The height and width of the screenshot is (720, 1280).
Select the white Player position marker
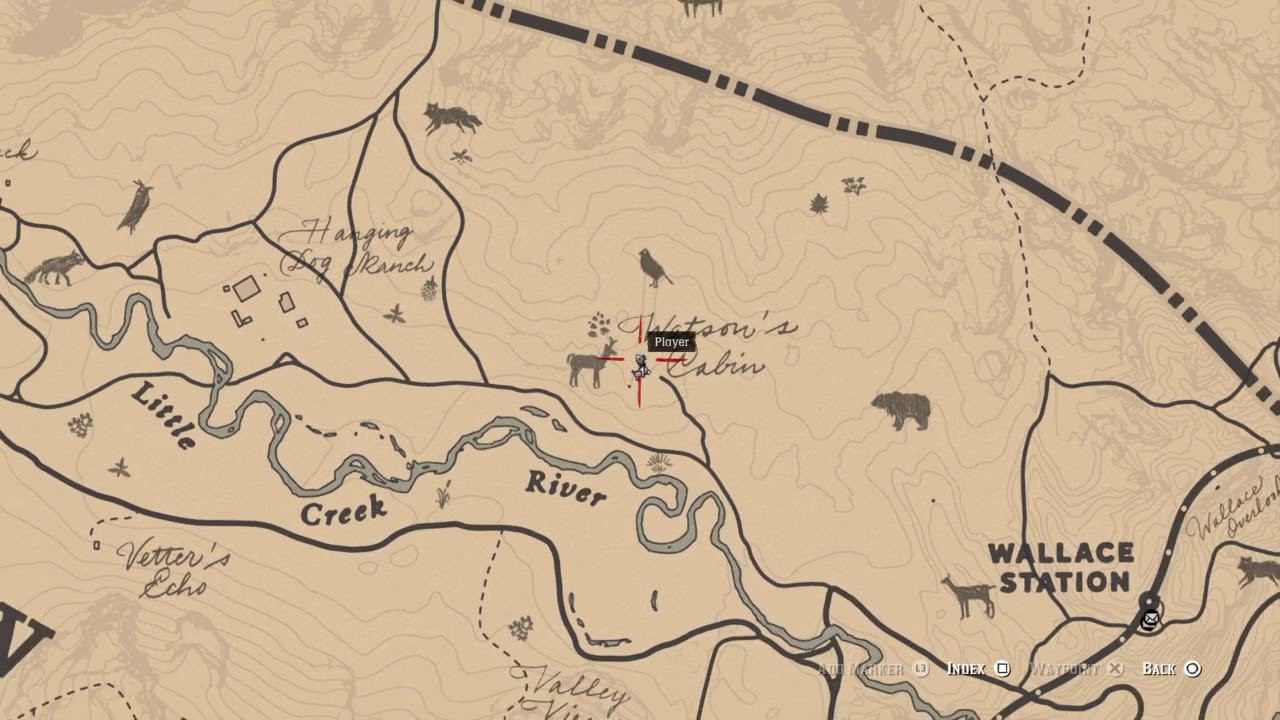point(643,365)
